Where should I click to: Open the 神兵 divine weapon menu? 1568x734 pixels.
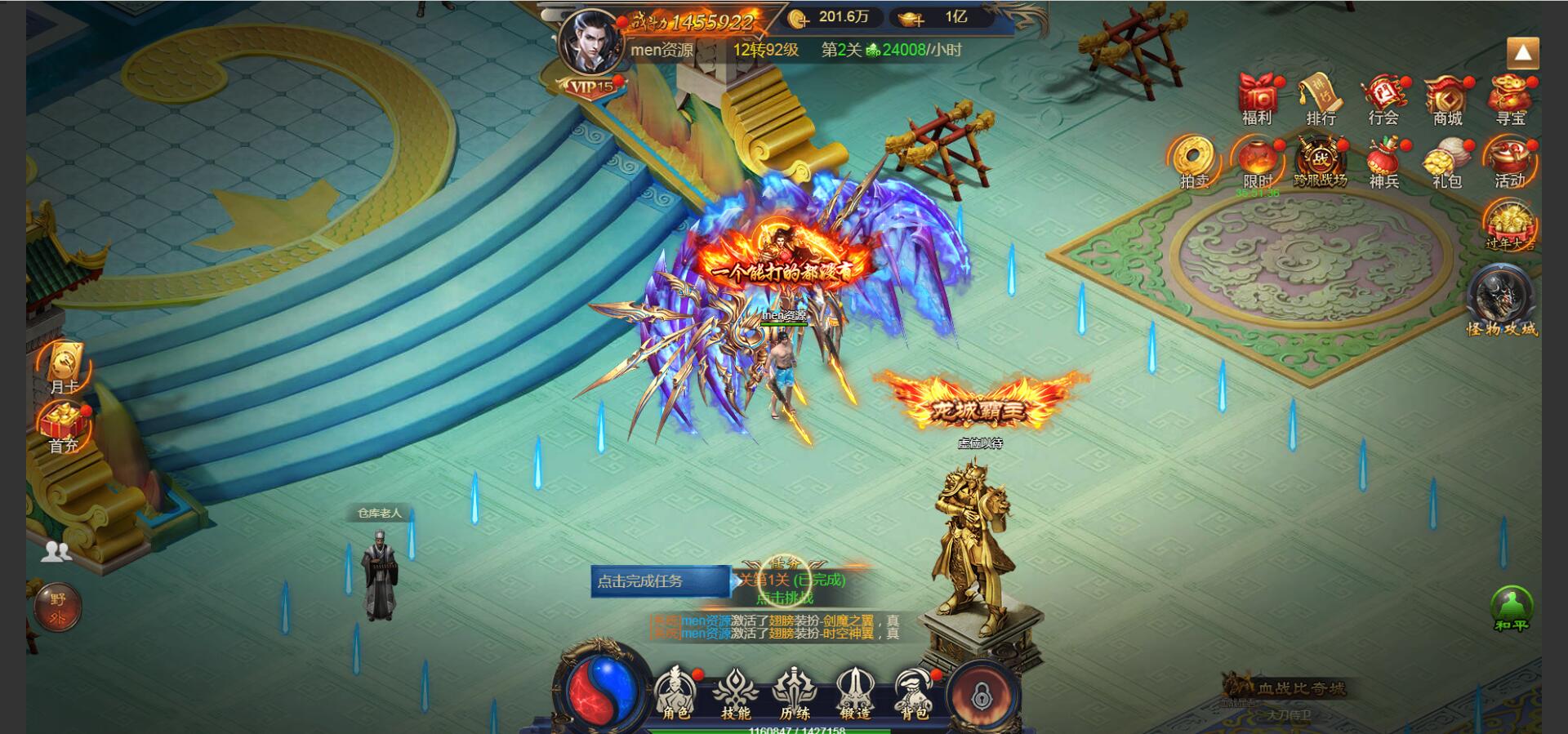tap(1383, 162)
